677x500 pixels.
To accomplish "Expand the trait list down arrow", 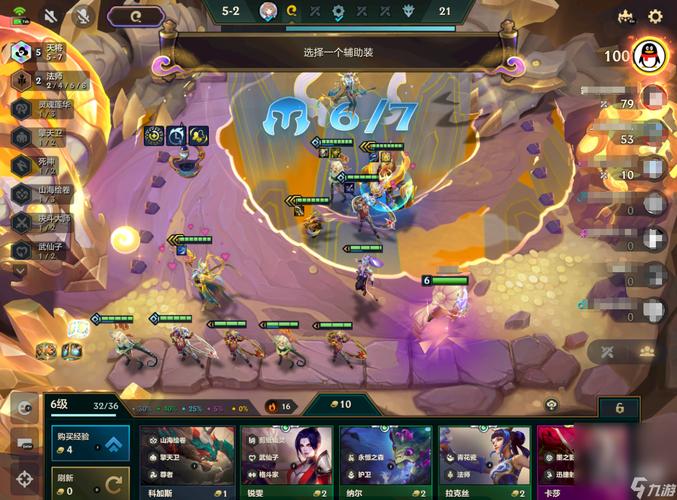I will pyautogui.click(x=20, y=270).
